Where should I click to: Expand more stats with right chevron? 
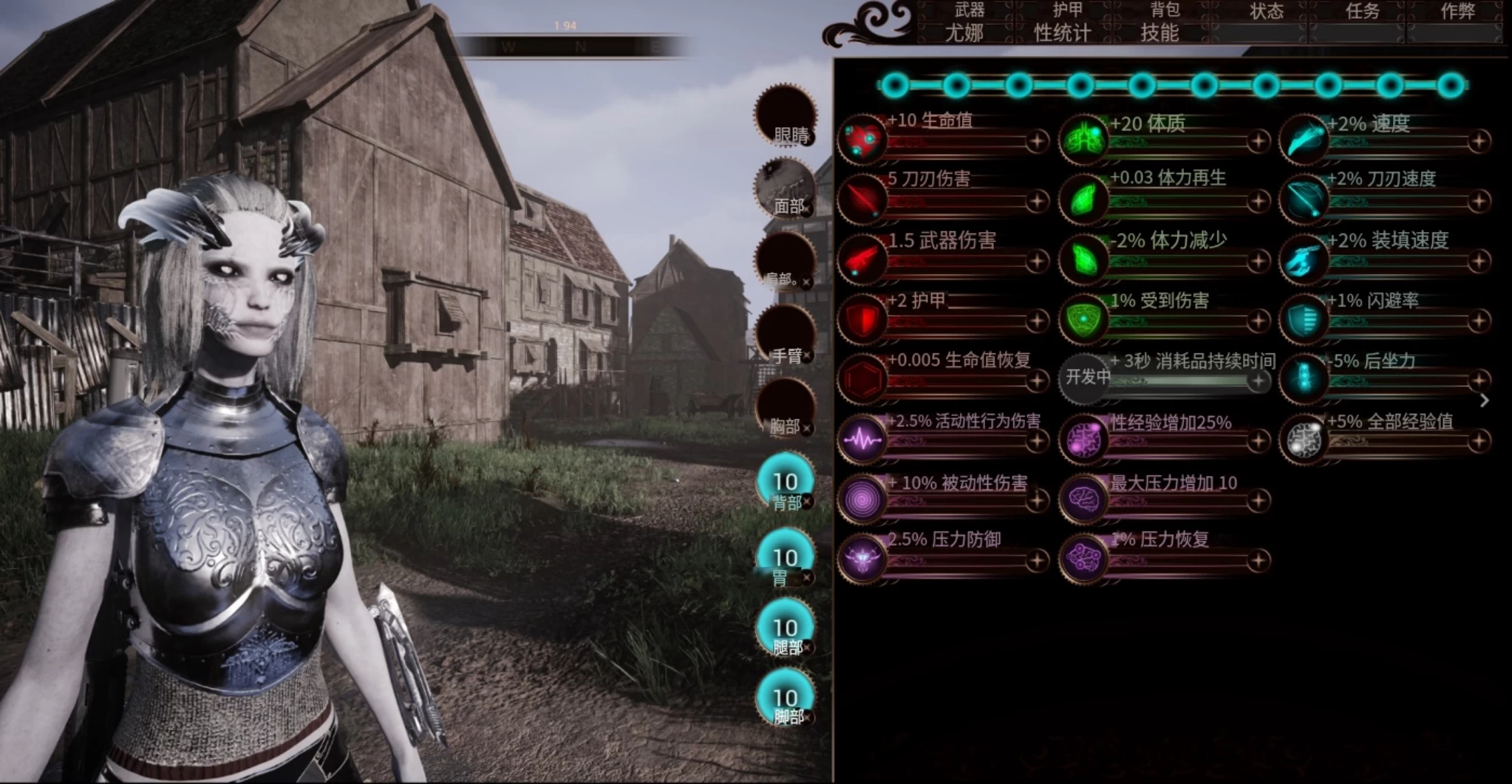click(x=1485, y=400)
